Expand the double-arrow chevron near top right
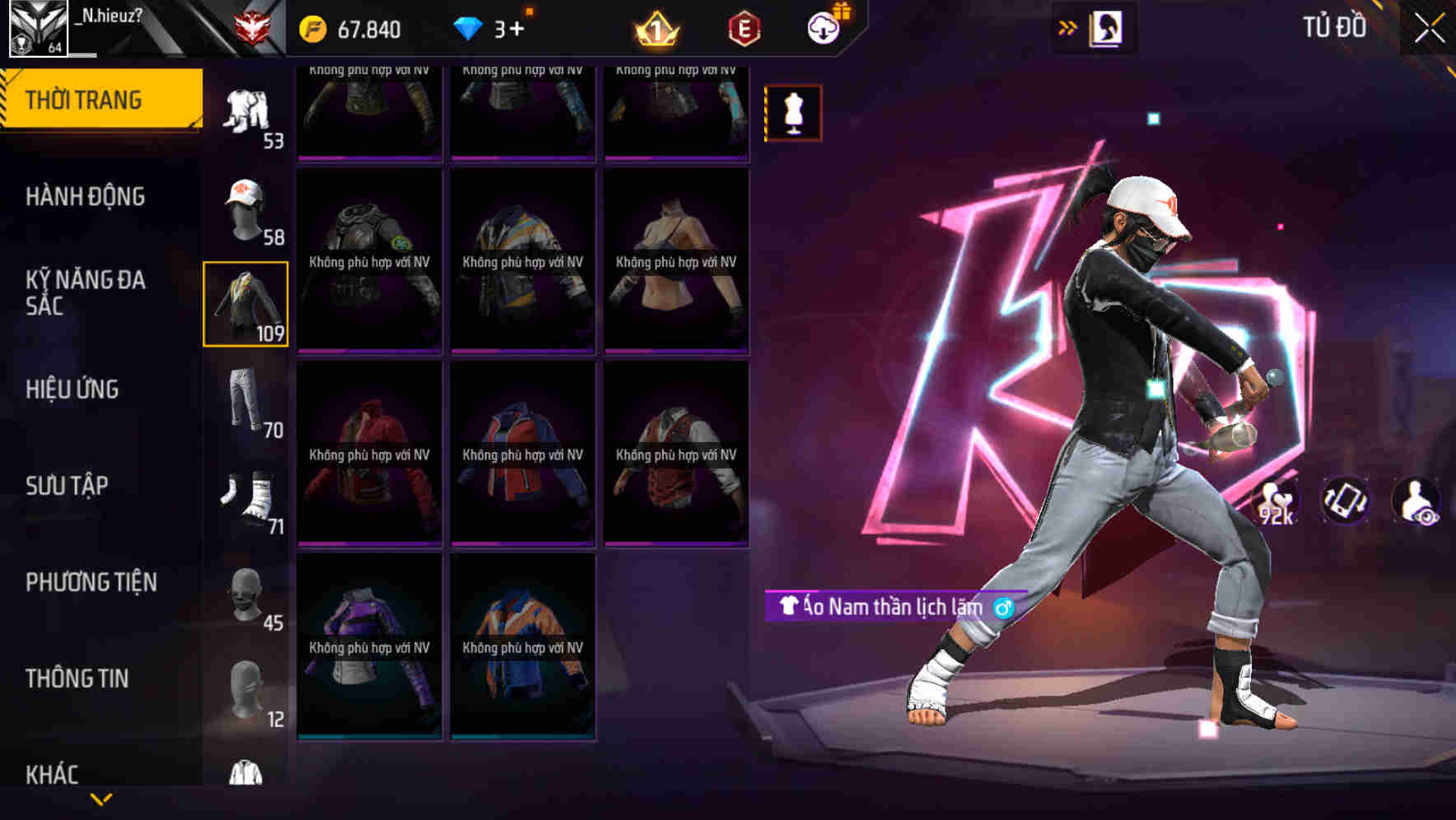1456x820 pixels. pyautogui.click(x=1066, y=26)
